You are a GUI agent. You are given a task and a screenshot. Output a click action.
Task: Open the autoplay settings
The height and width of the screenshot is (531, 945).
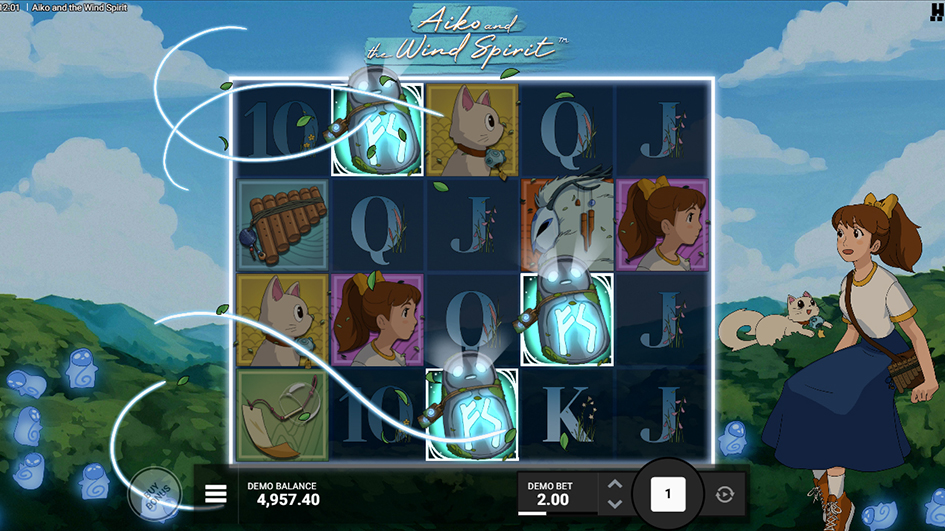[x=722, y=494]
